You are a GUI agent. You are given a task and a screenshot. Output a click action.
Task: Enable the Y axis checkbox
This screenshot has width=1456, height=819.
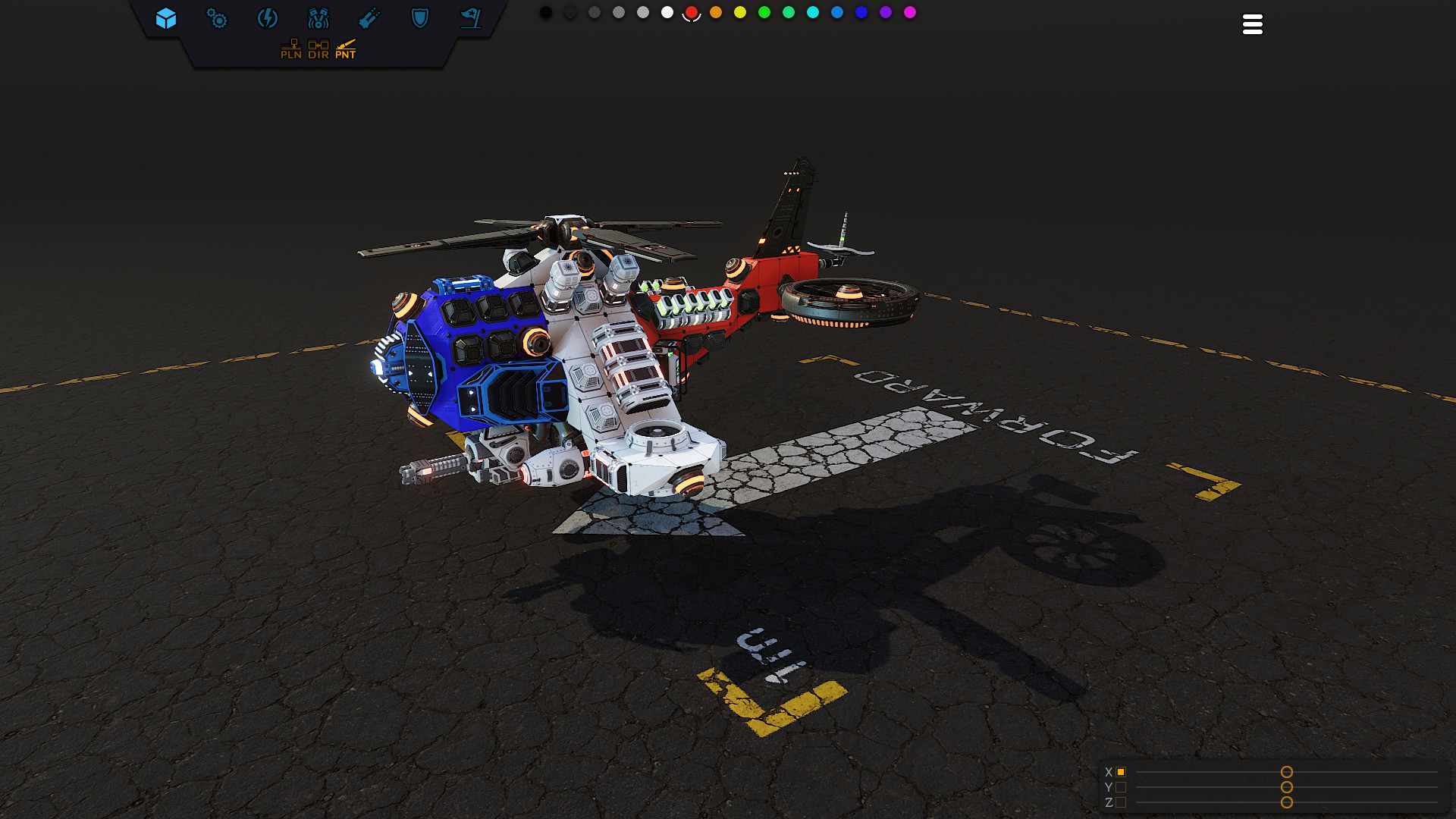[1121, 788]
